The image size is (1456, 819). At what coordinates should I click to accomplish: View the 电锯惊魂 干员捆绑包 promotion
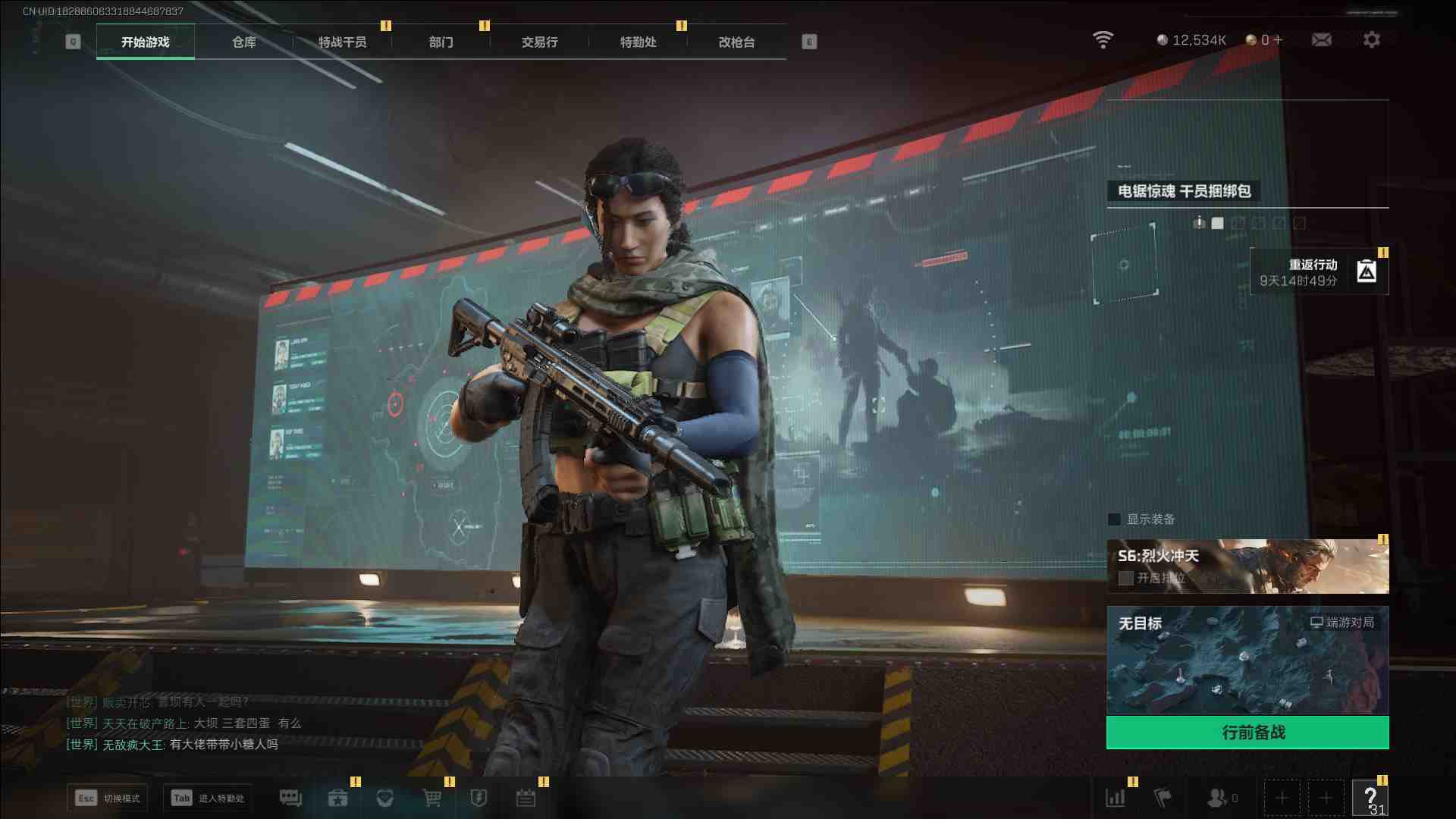click(1185, 191)
